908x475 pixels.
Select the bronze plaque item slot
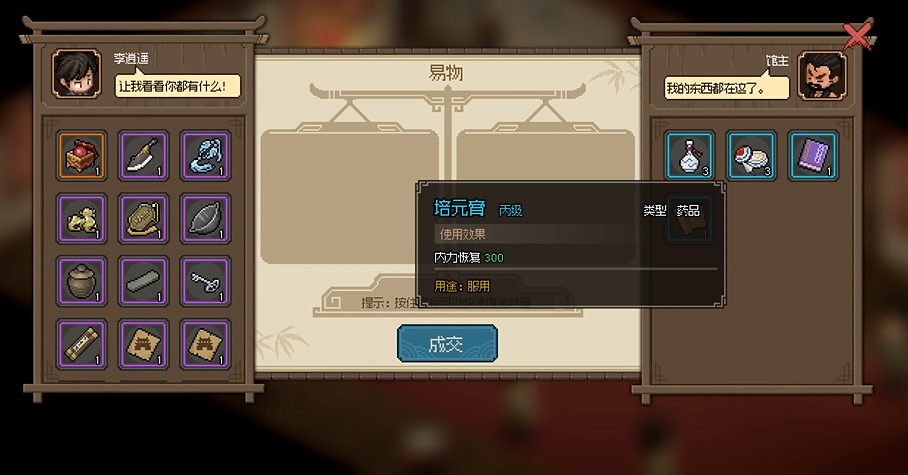coord(143,218)
